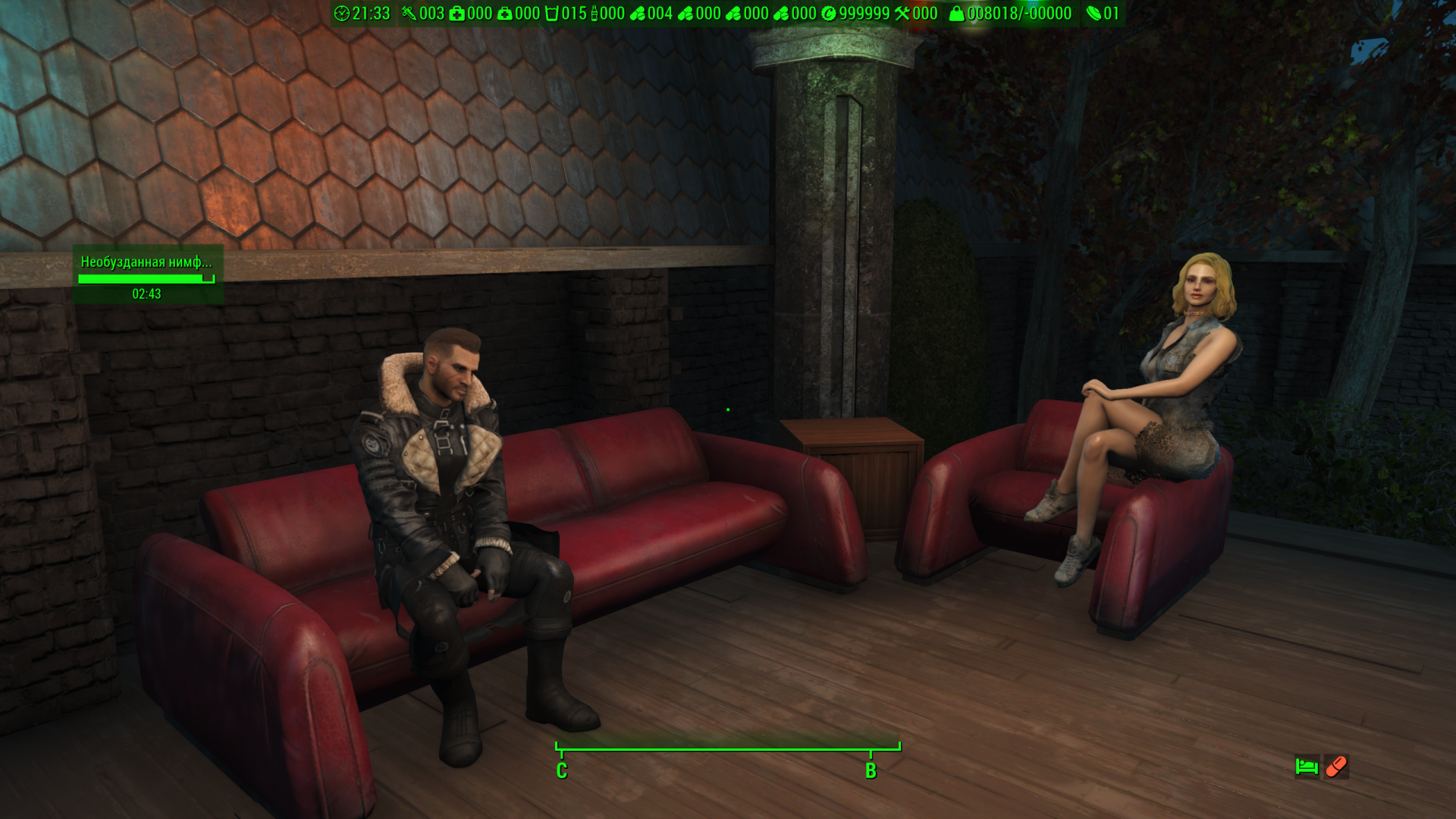Image resolution: width=1456 pixels, height=819 pixels.
Task: Select the orange pill status icon
Action: [x=1336, y=767]
